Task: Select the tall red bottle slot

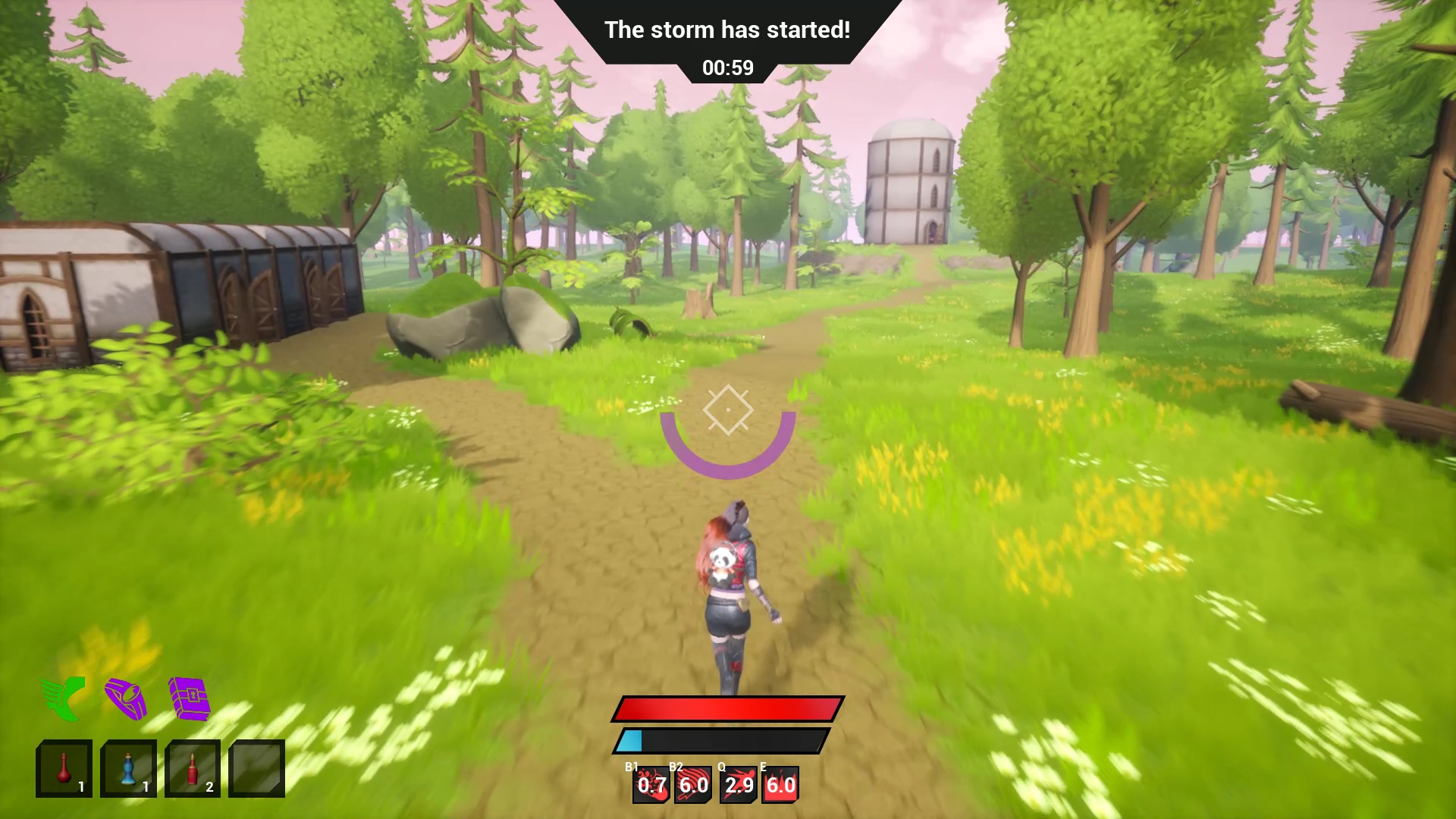Action: [193, 768]
